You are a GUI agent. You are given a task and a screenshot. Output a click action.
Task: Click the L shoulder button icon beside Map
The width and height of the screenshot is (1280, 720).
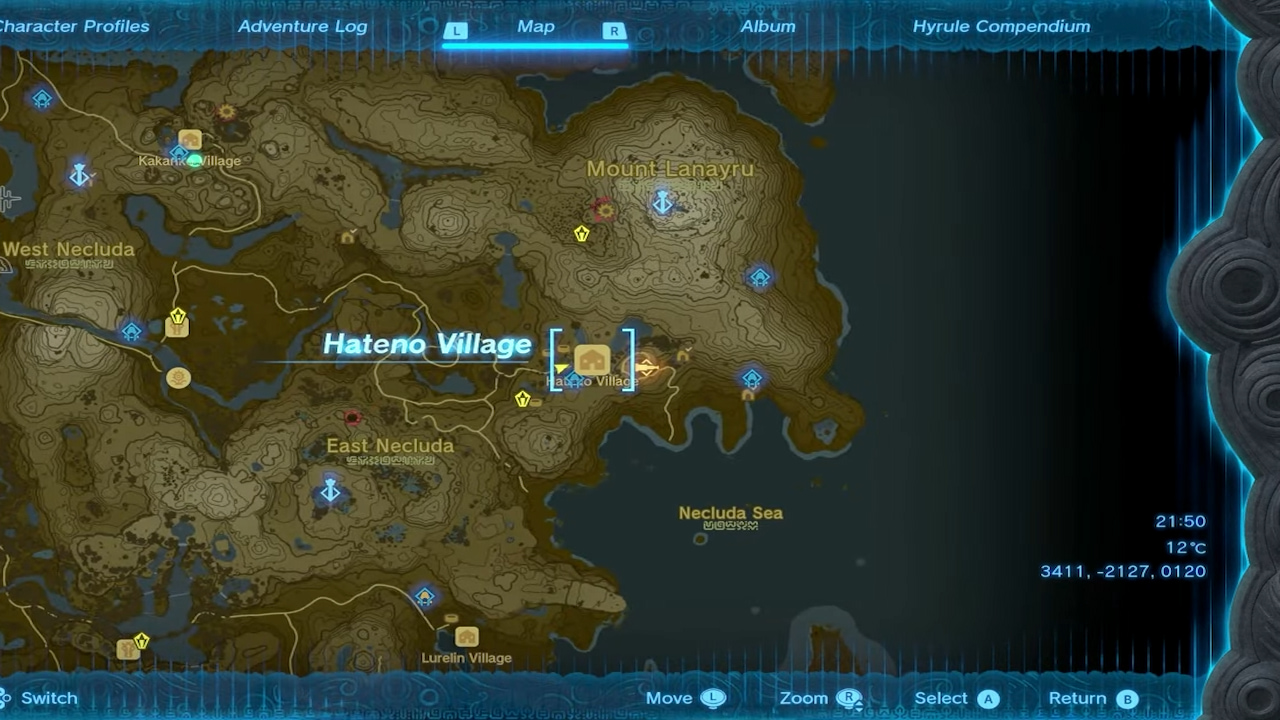pyautogui.click(x=456, y=31)
